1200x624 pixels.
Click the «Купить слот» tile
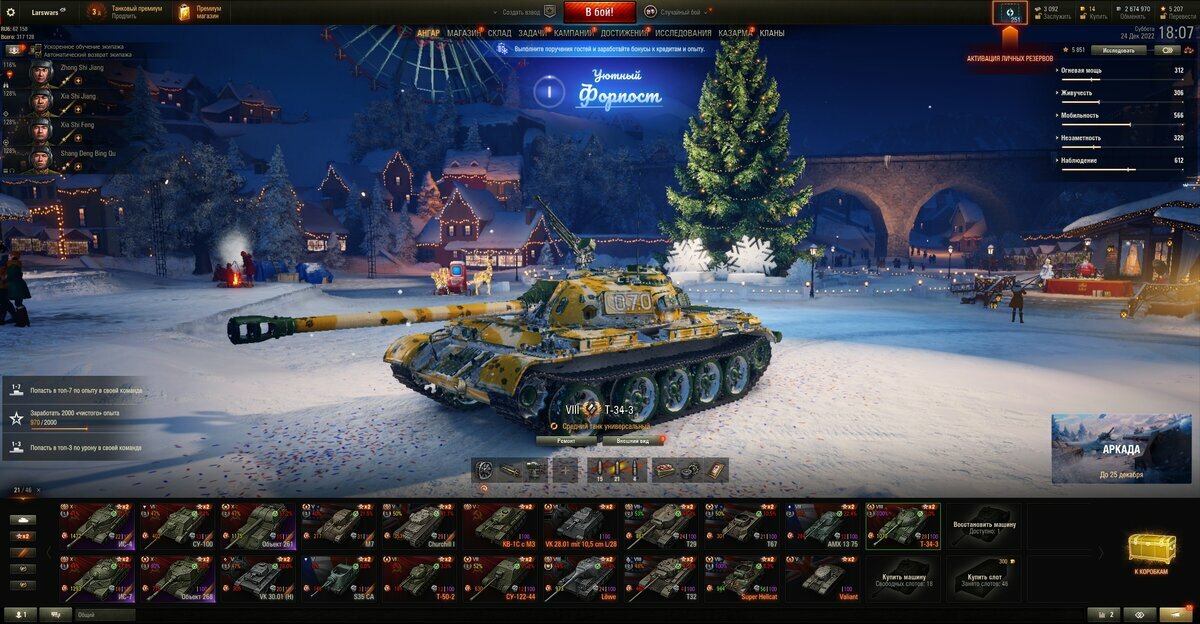[985, 578]
